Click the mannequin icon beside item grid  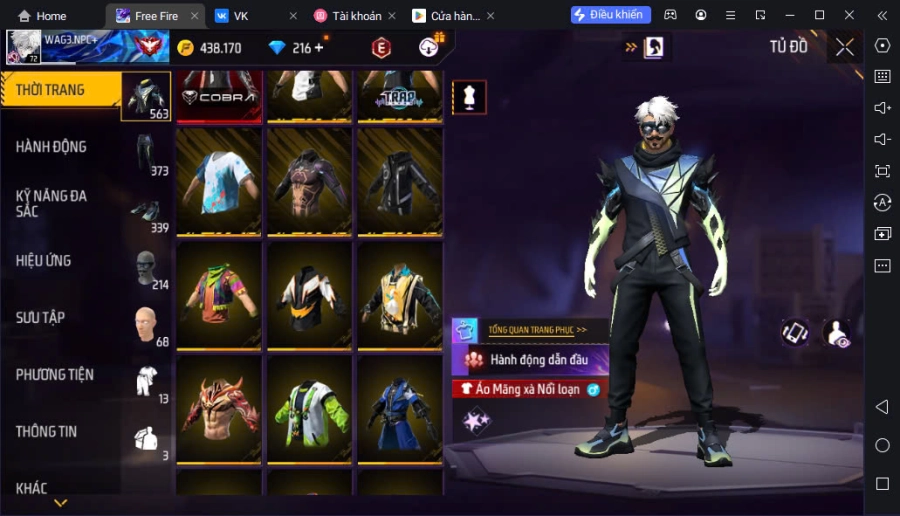tap(469, 96)
